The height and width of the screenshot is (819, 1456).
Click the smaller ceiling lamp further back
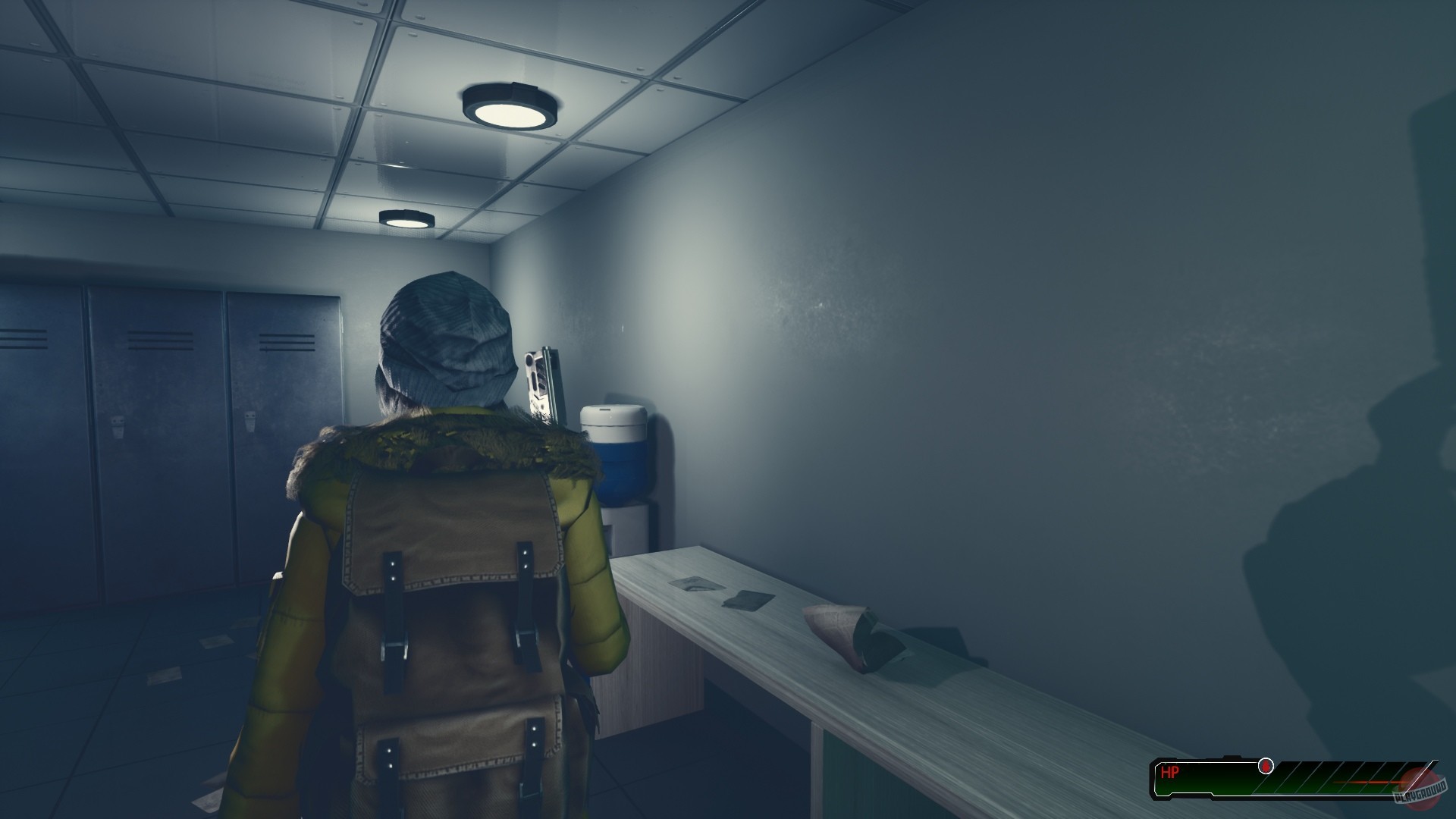[x=406, y=218]
